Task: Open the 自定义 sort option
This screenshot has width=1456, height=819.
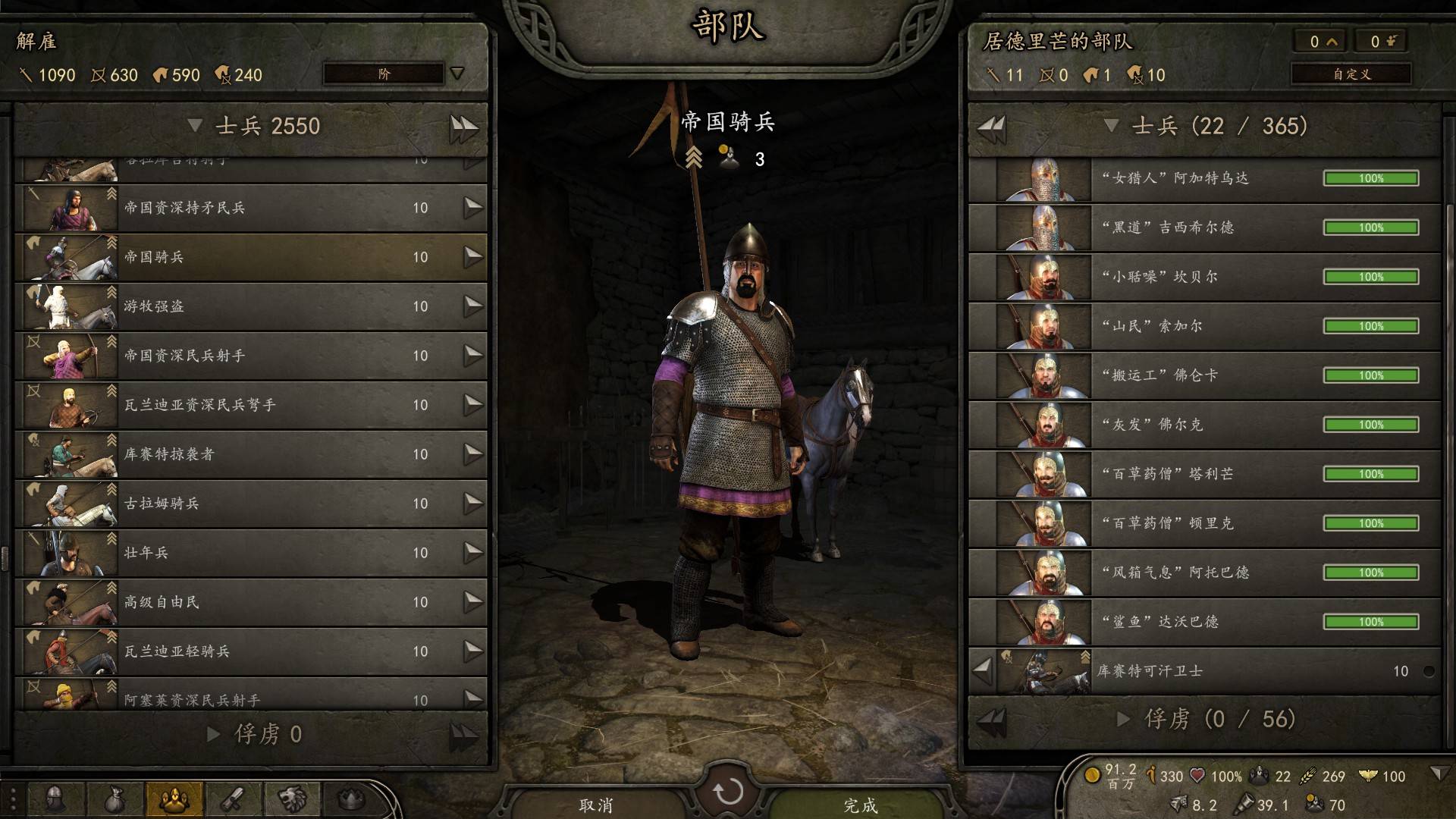Action: pyautogui.click(x=1351, y=74)
